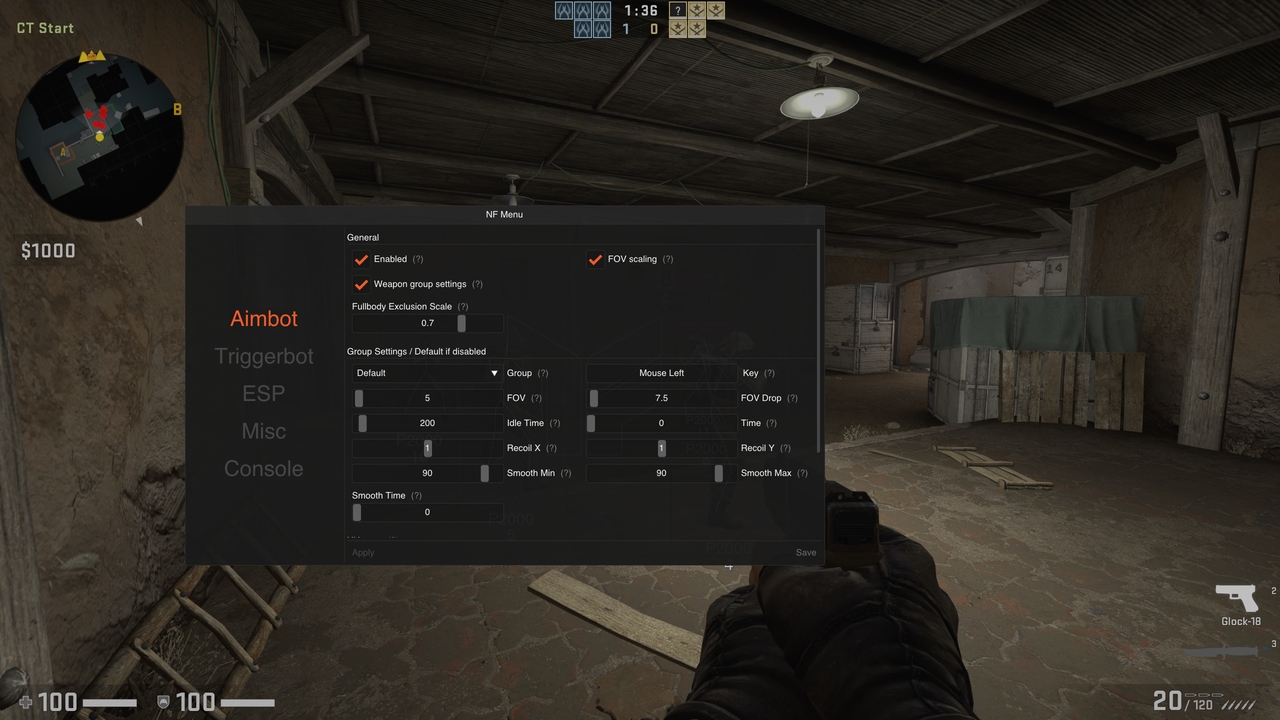Click the radar minimap
The height and width of the screenshot is (720, 1280).
click(99, 138)
